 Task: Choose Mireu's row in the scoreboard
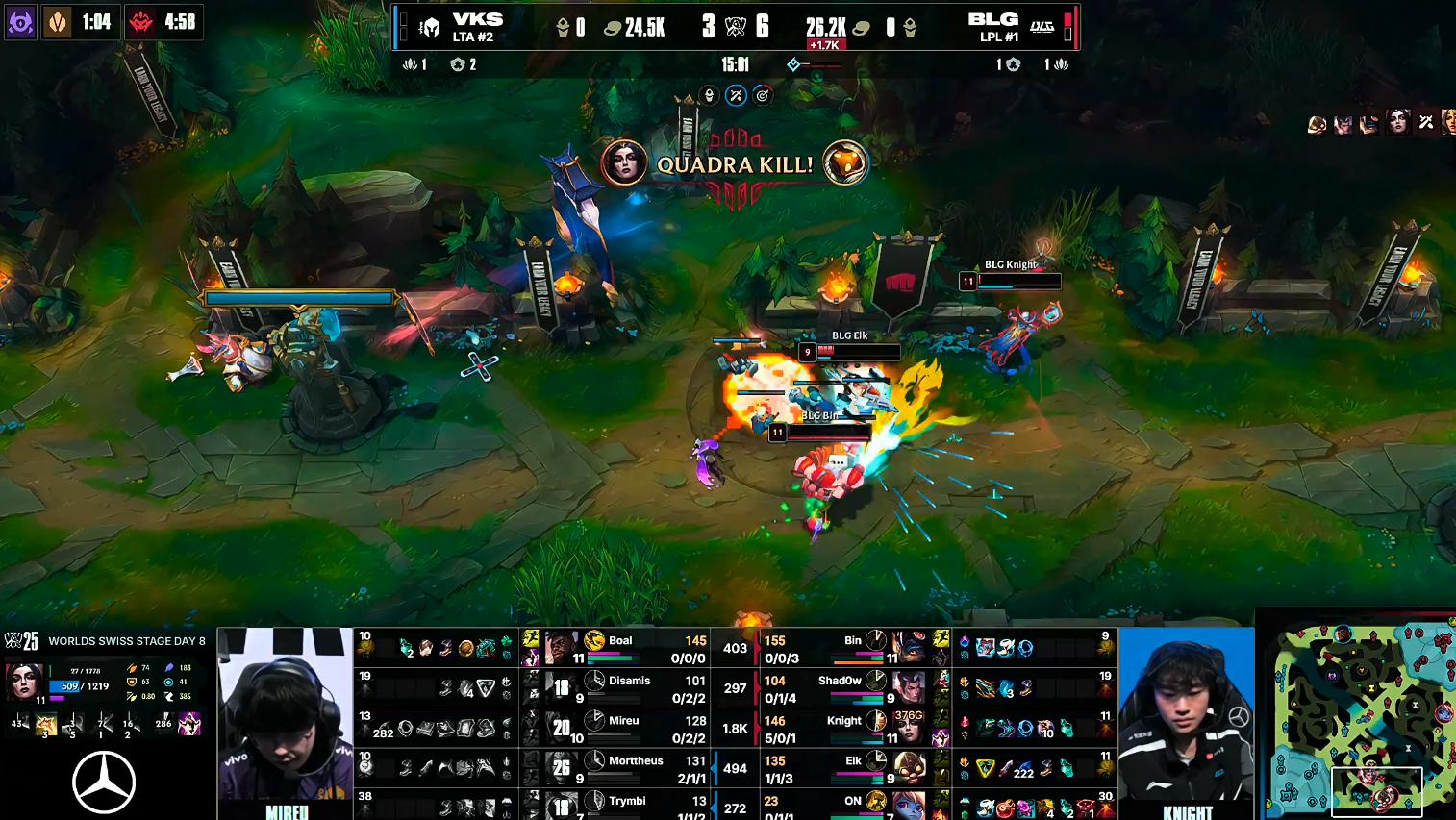coord(623,728)
